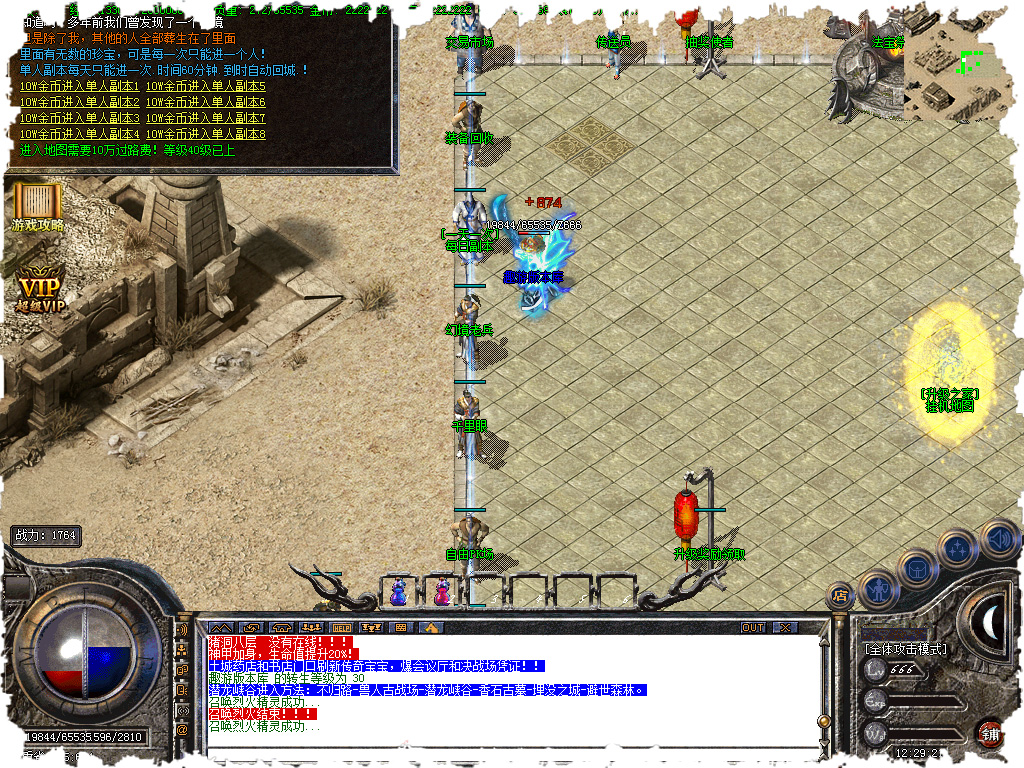Click the minimap in the corner
This screenshot has height=768, width=1024.
[960, 70]
